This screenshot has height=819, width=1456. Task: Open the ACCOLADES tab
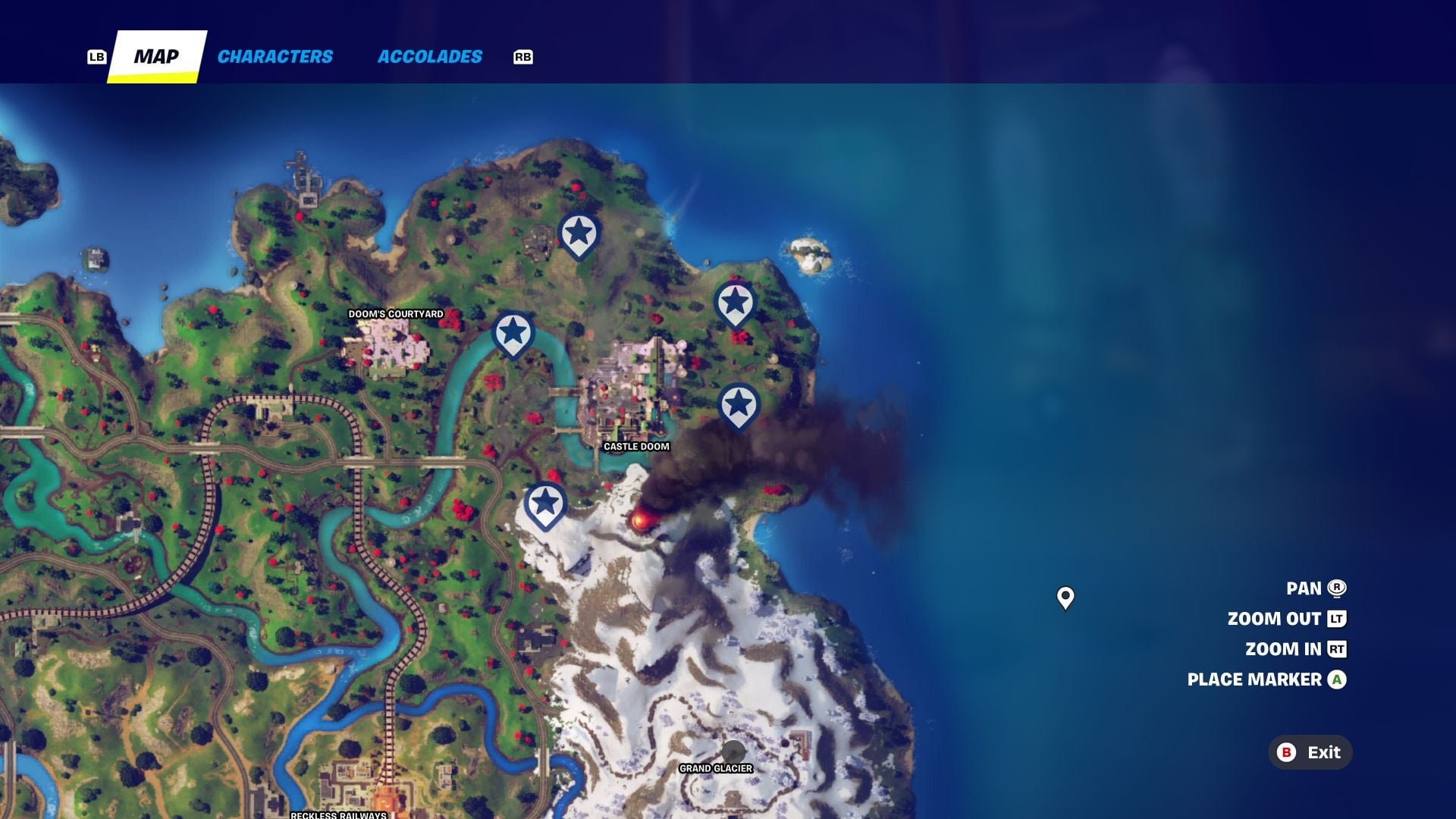coord(429,56)
